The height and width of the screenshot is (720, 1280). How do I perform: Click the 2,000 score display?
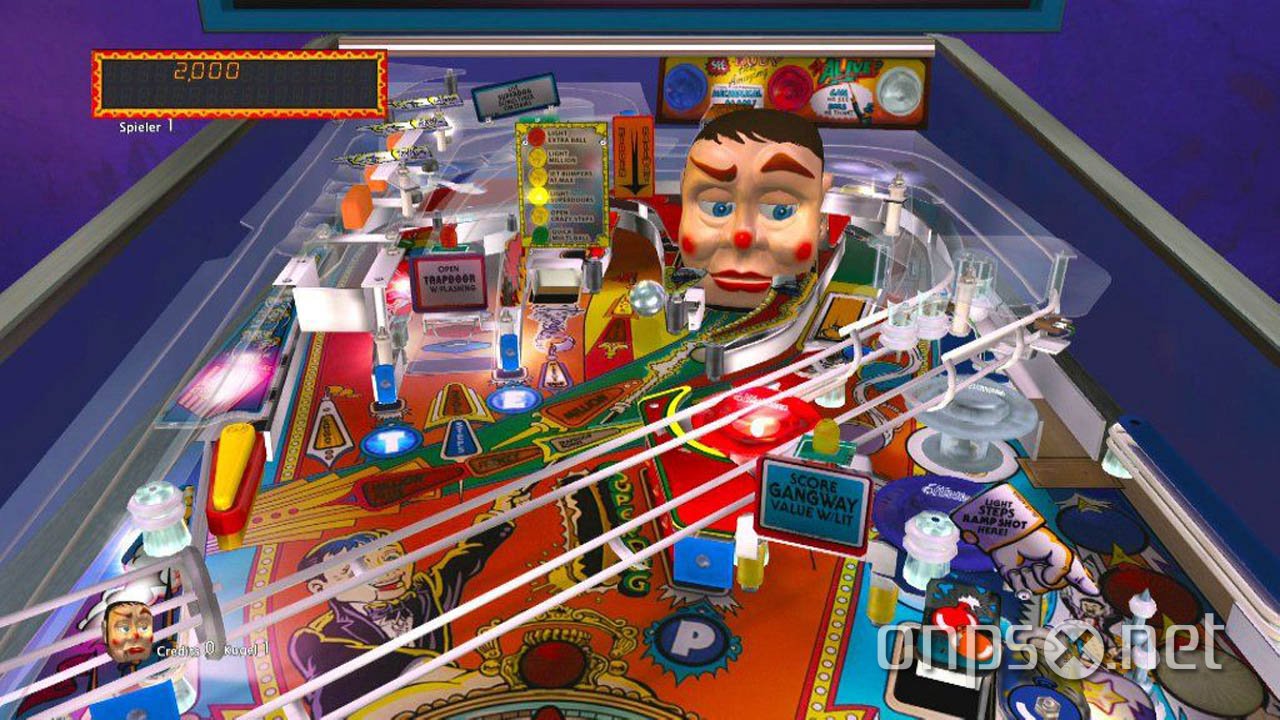(x=205, y=70)
